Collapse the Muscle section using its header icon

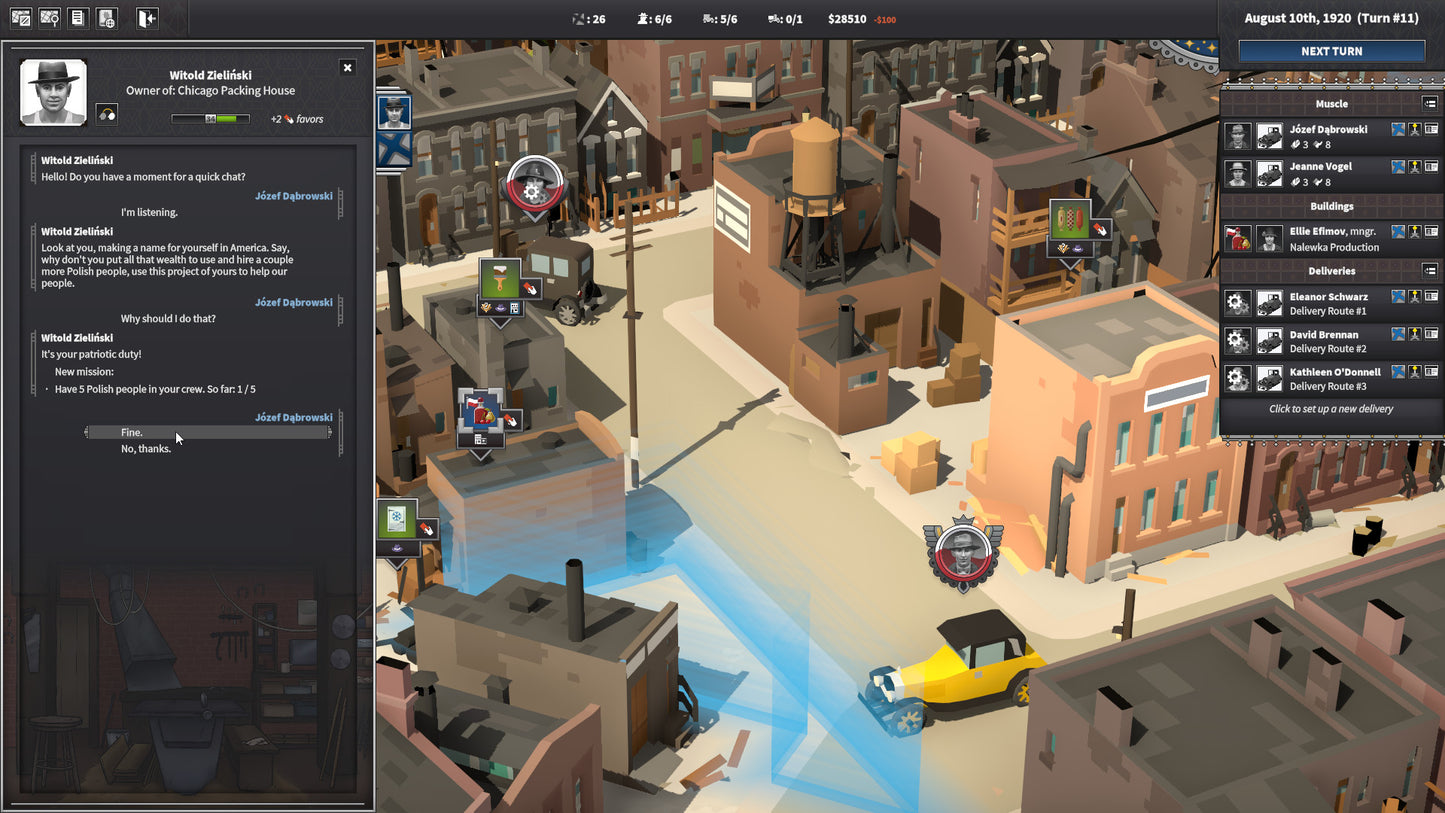1430,103
